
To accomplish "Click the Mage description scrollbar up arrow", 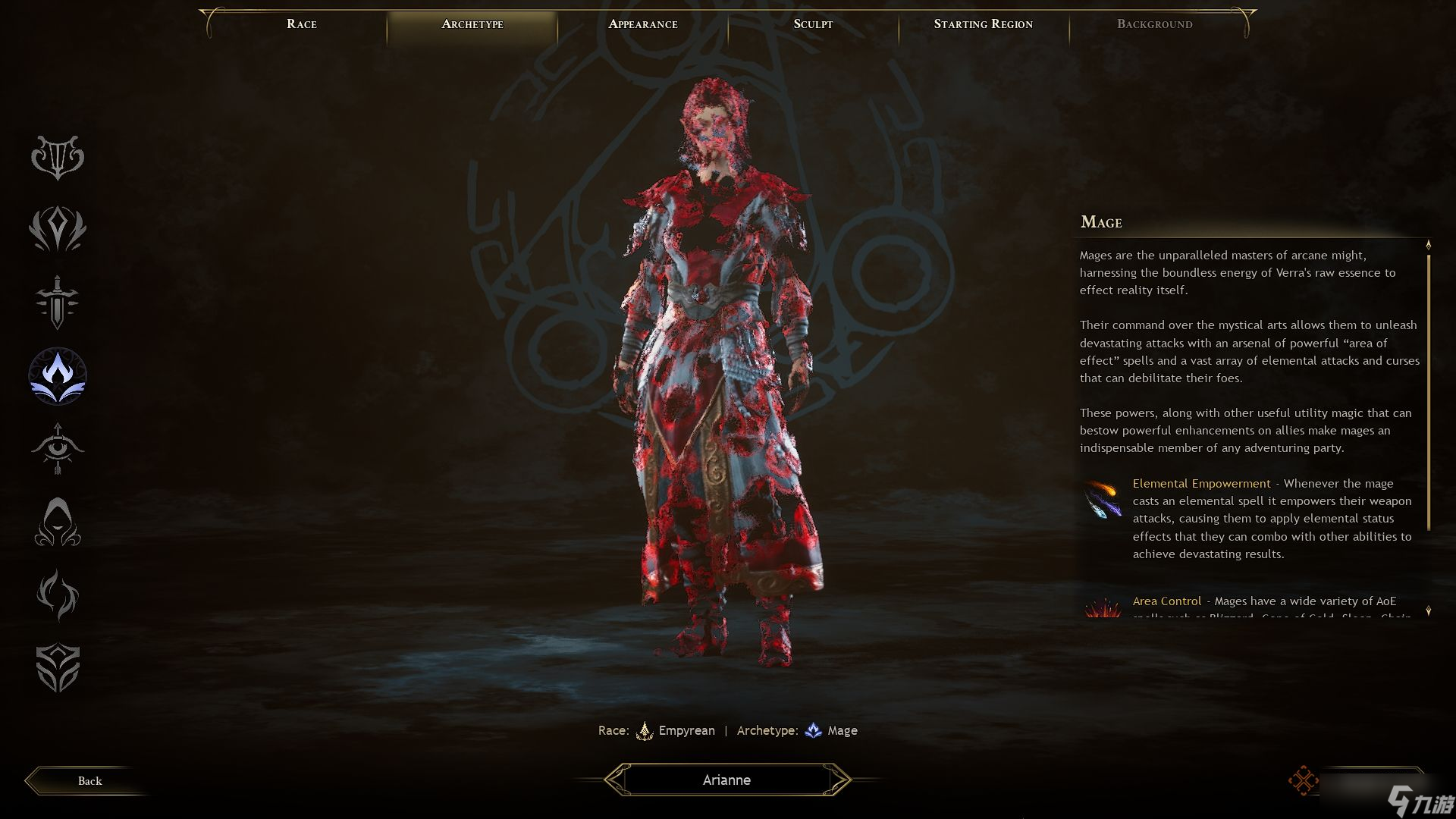I will pos(1429,245).
